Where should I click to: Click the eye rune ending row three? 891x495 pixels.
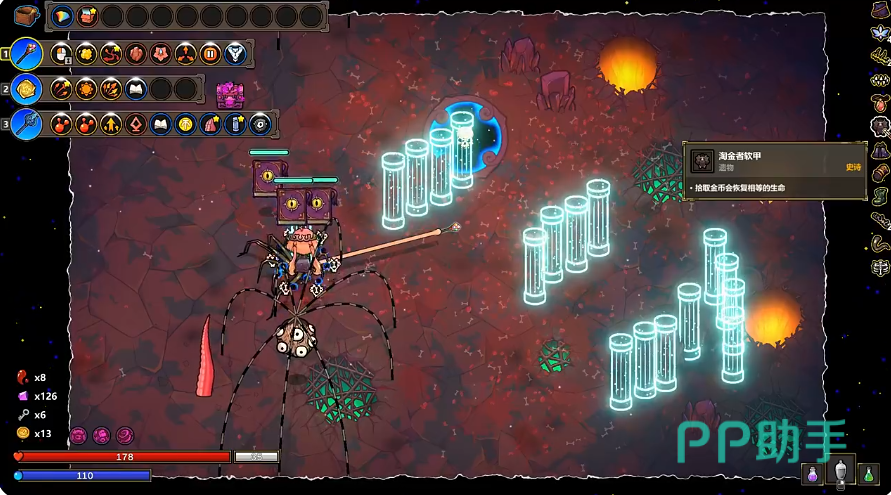click(261, 124)
